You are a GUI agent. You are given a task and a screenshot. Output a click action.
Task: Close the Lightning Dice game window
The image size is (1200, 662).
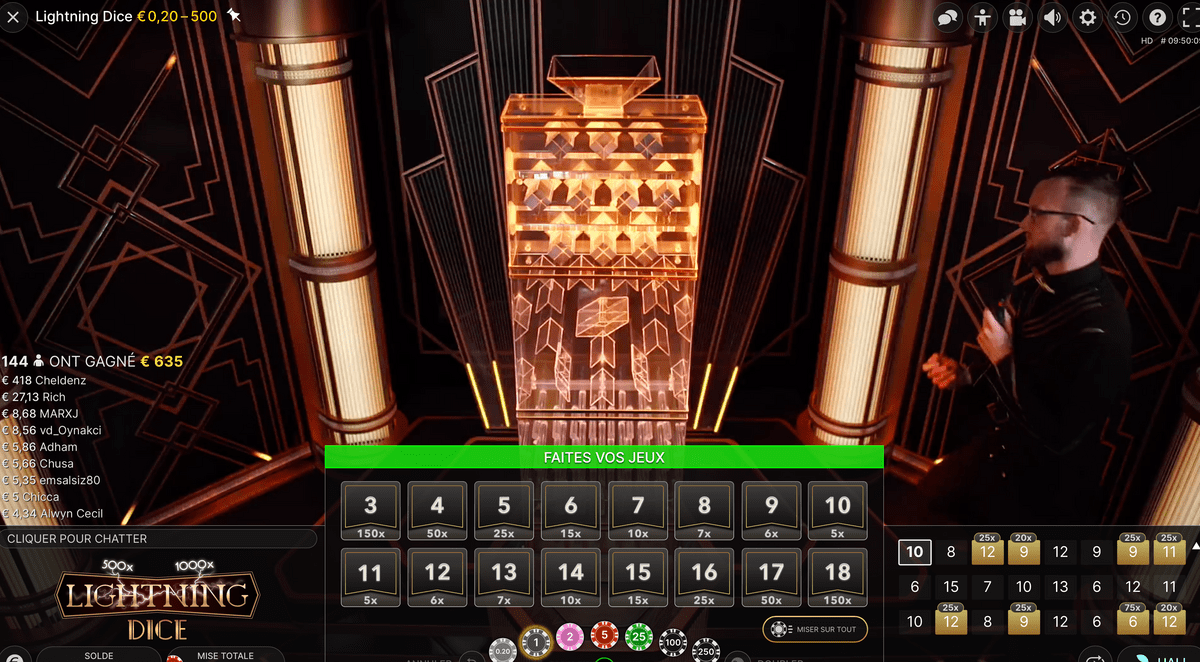pos(14,16)
